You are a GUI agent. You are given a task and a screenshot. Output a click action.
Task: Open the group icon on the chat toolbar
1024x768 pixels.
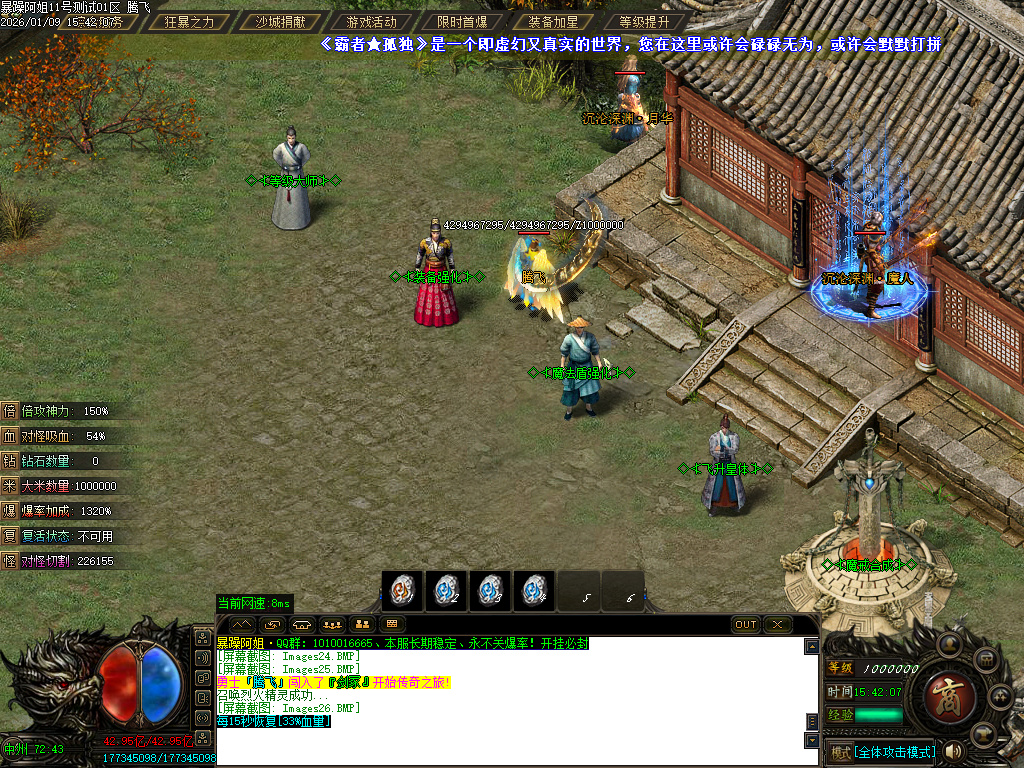331,625
